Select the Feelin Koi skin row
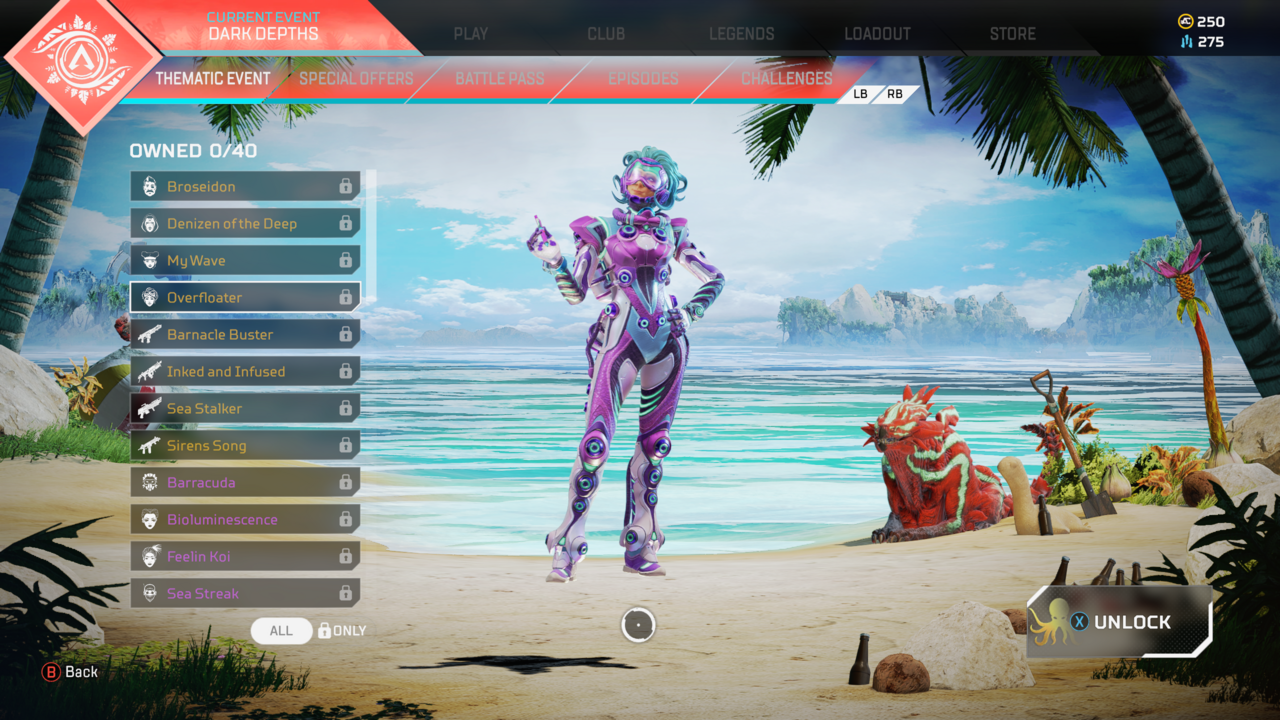Viewport: 1280px width, 720px height. pos(244,556)
